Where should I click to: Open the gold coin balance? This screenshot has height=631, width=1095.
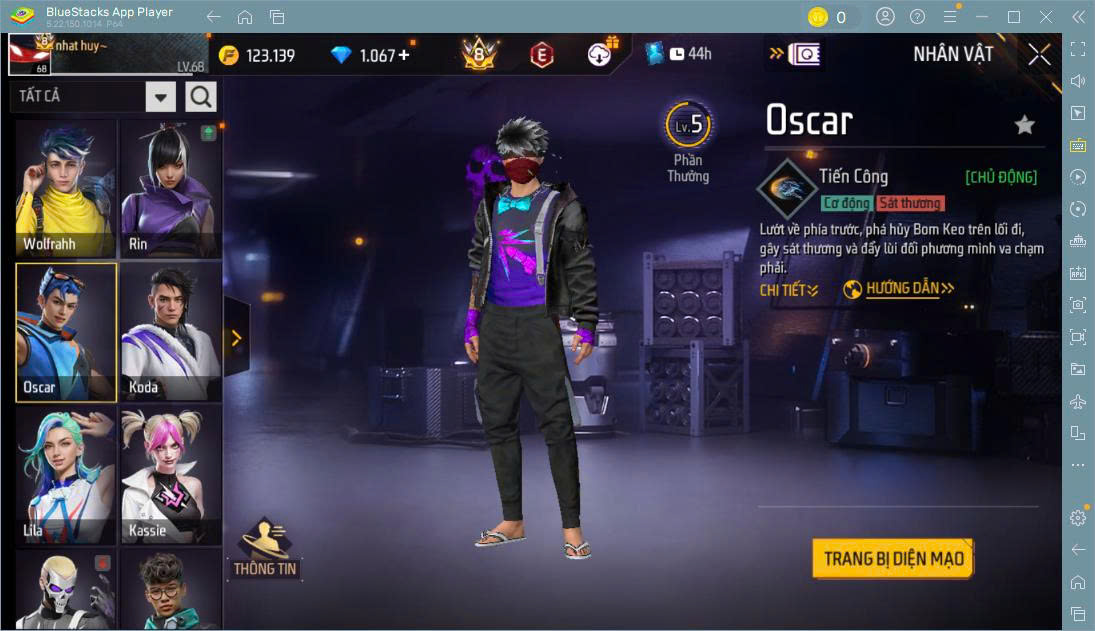[x=257, y=55]
